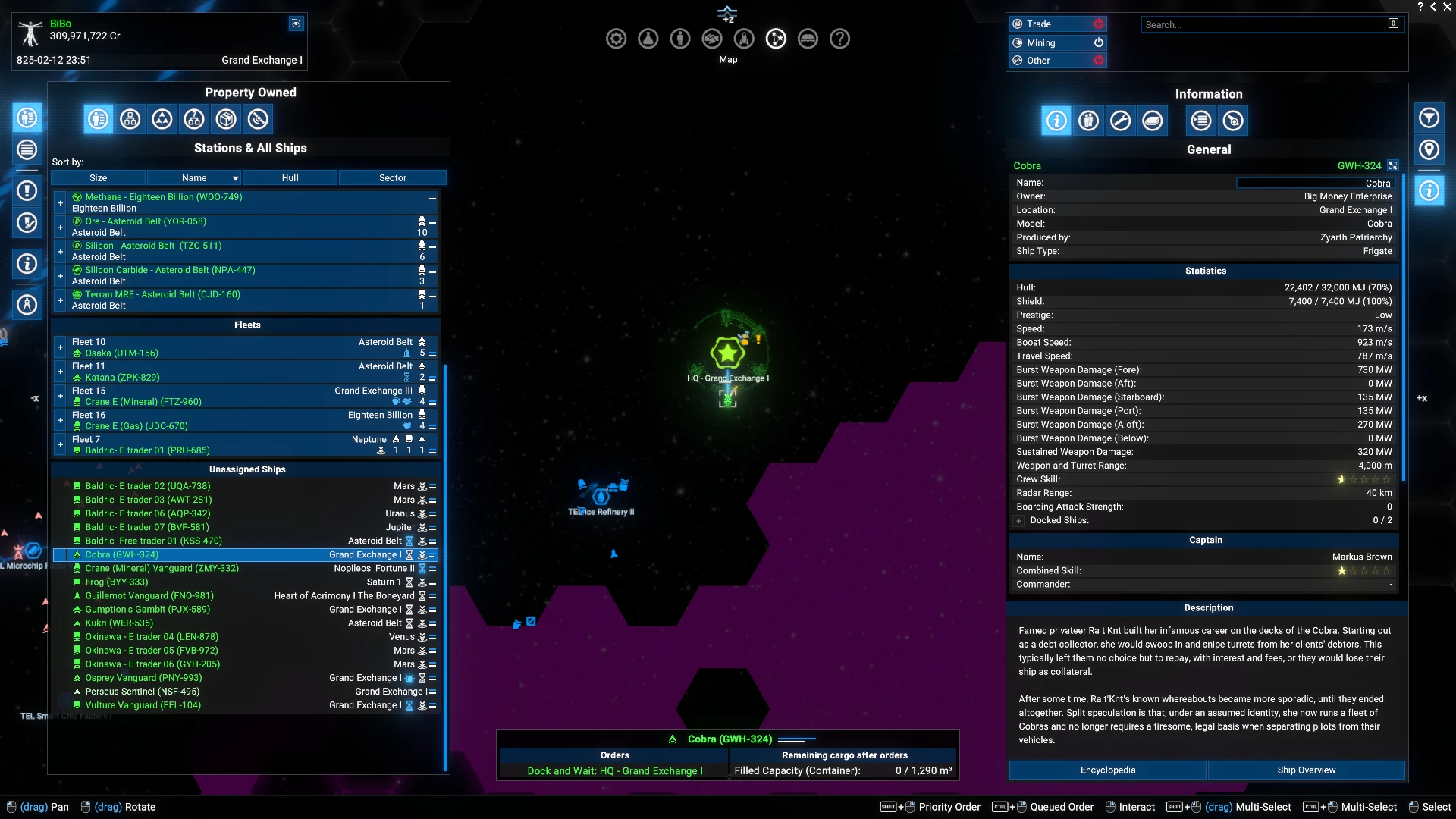This screenshot has width=1456, height=819.
Task: Select Perseus Sentinel (NSF-495) in list
Action: pos(142,692)
